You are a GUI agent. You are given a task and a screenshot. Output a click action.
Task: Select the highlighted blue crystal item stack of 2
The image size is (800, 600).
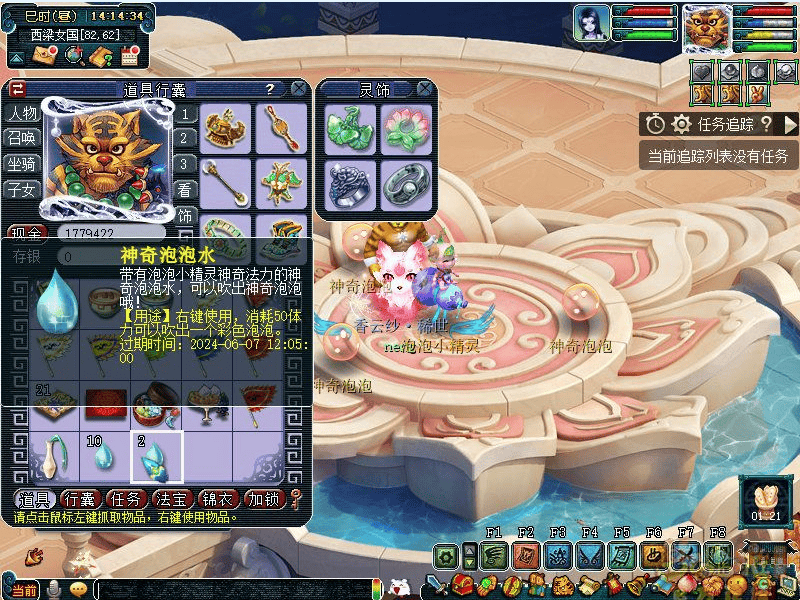pos(157,458)
